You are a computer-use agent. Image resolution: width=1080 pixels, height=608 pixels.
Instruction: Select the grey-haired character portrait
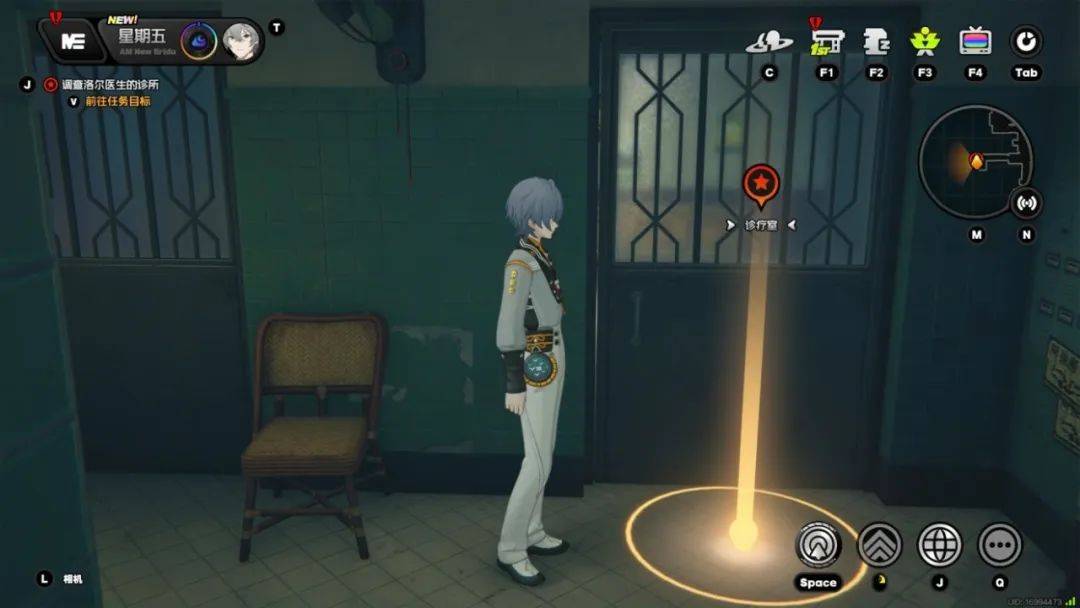coord(240,41)
